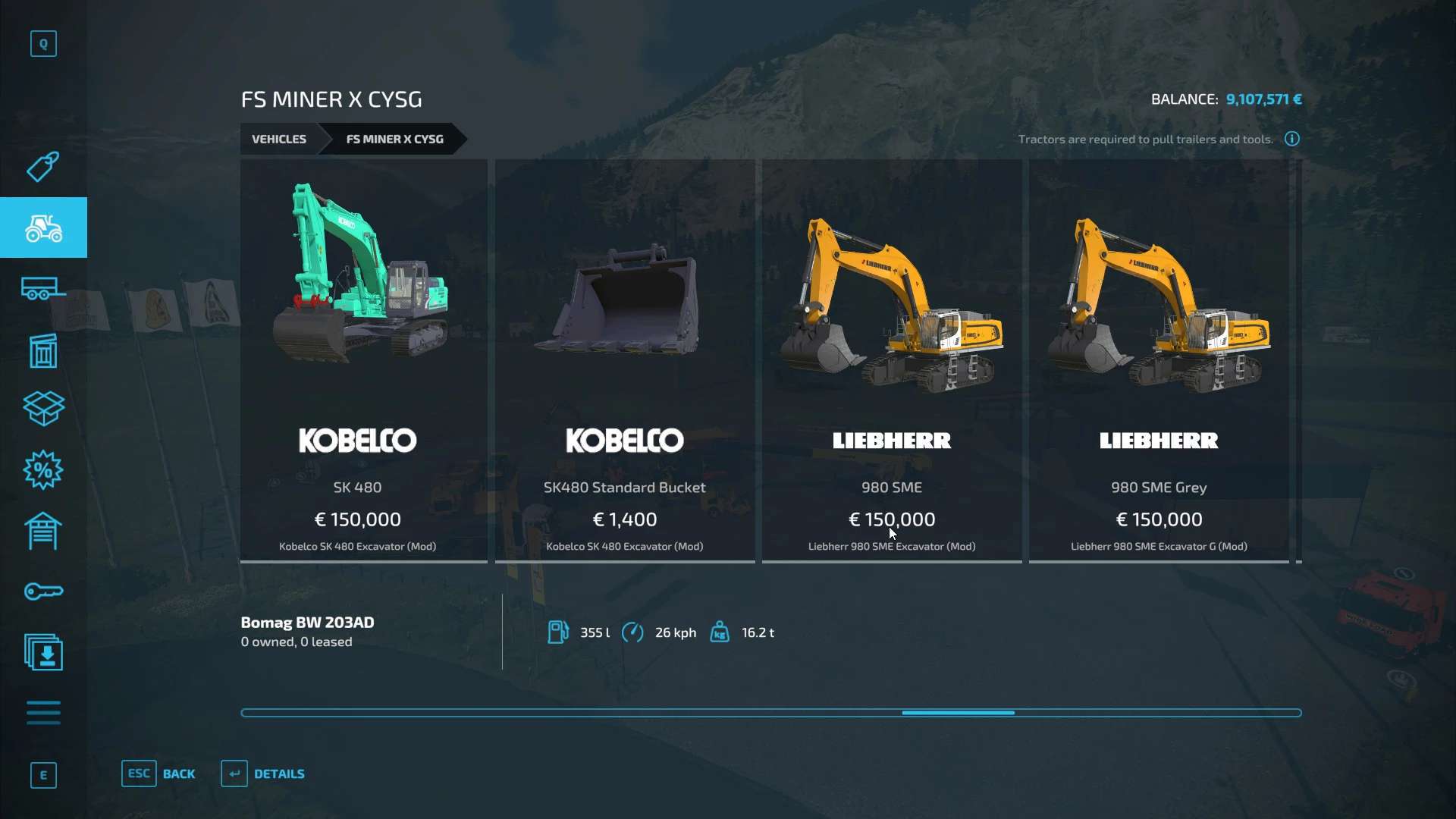Open the search panel via the Q icon

click(43, 43)
